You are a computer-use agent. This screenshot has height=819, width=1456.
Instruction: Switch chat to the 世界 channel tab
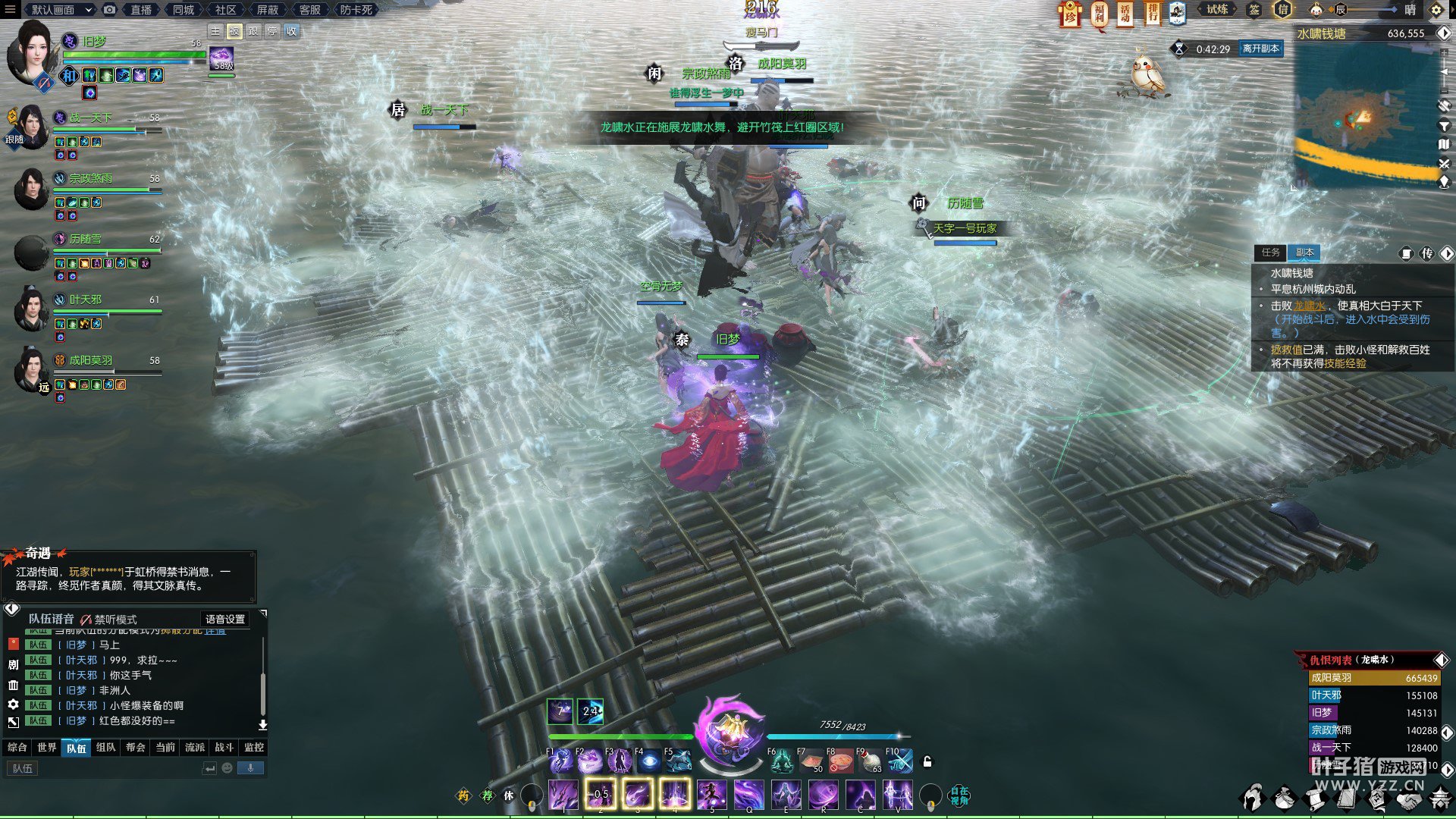pyautogui.click(x=47, y=748)
